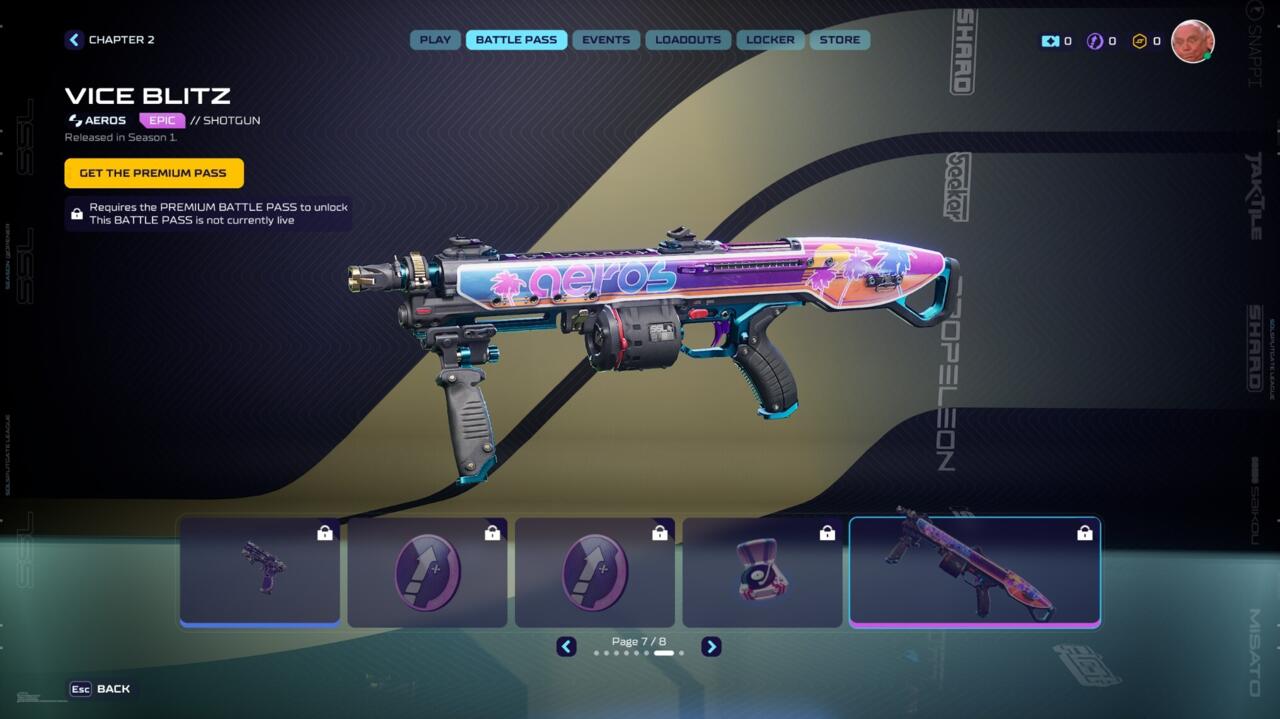Viewport: 1280px width, 719px height.
Task: Click the blue ticket currency icon
Action: click(1050, 41)
